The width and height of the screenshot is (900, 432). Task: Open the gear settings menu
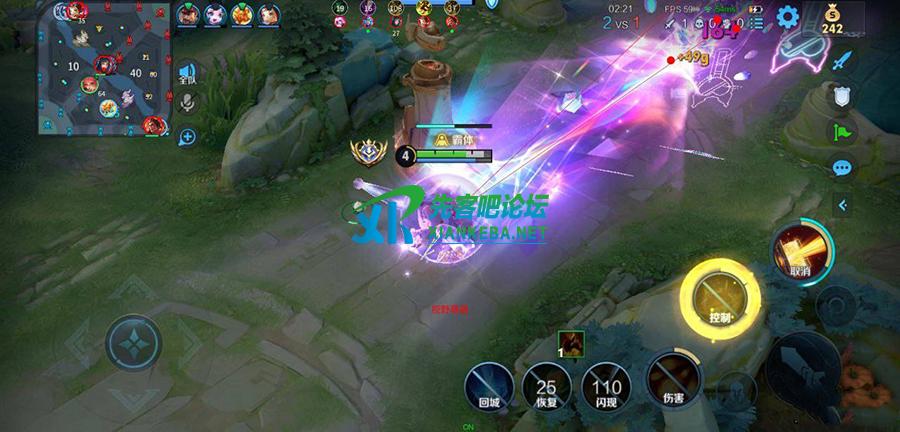[x=788, y=16]
